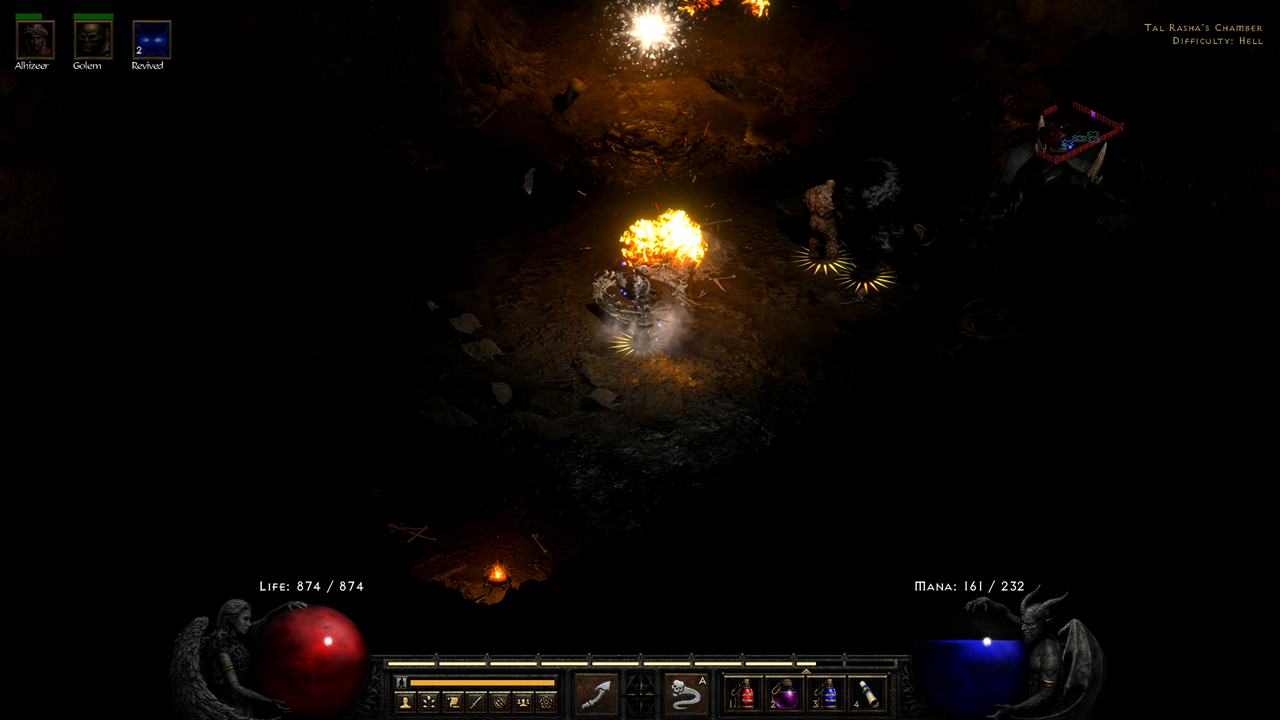This screenshot has height=720, width=1280.
Task: Open the game menu pentagram icon
Action: tap(545, 701)
